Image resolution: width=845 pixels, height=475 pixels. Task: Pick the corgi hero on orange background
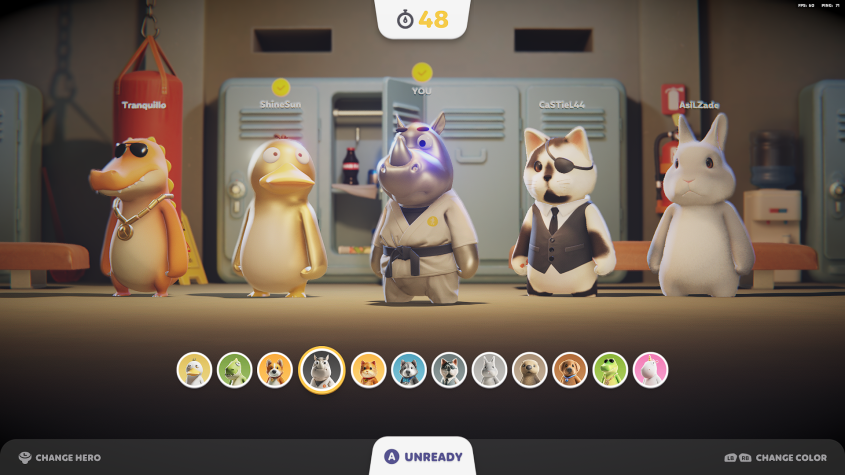(275, 370)
